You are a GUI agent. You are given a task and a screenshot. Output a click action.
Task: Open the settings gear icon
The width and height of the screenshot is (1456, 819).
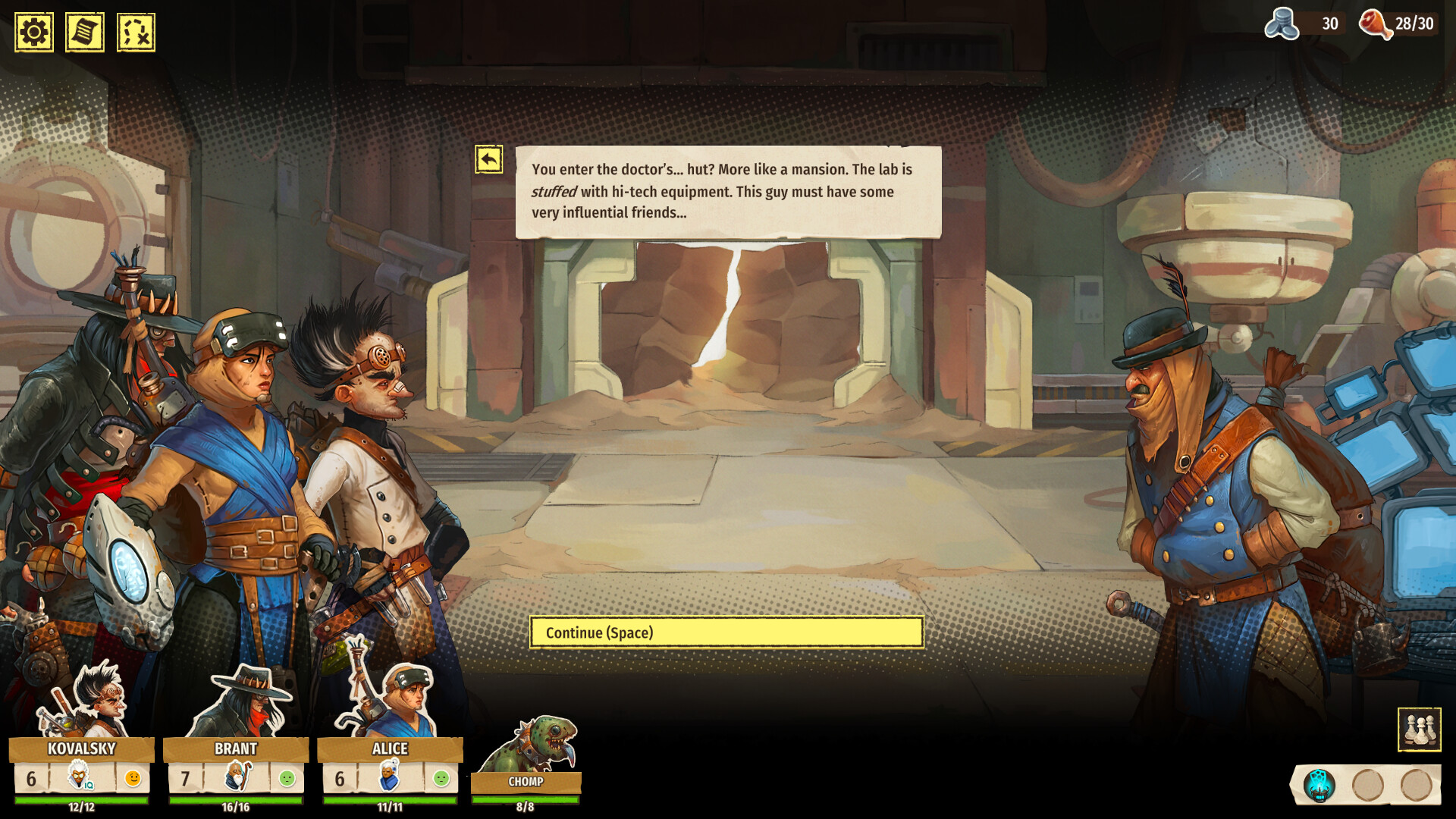pyautogui.click(x=33, y=32)
